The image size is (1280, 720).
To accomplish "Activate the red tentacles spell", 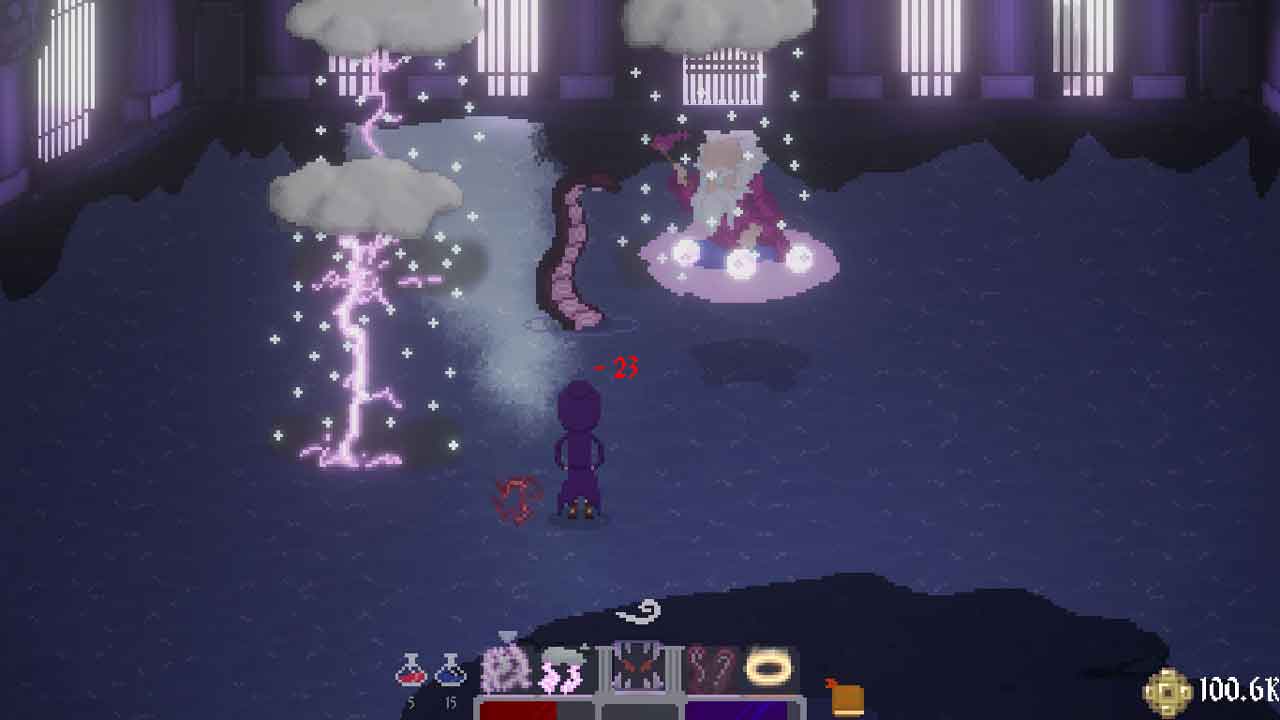I will point(712,668).
